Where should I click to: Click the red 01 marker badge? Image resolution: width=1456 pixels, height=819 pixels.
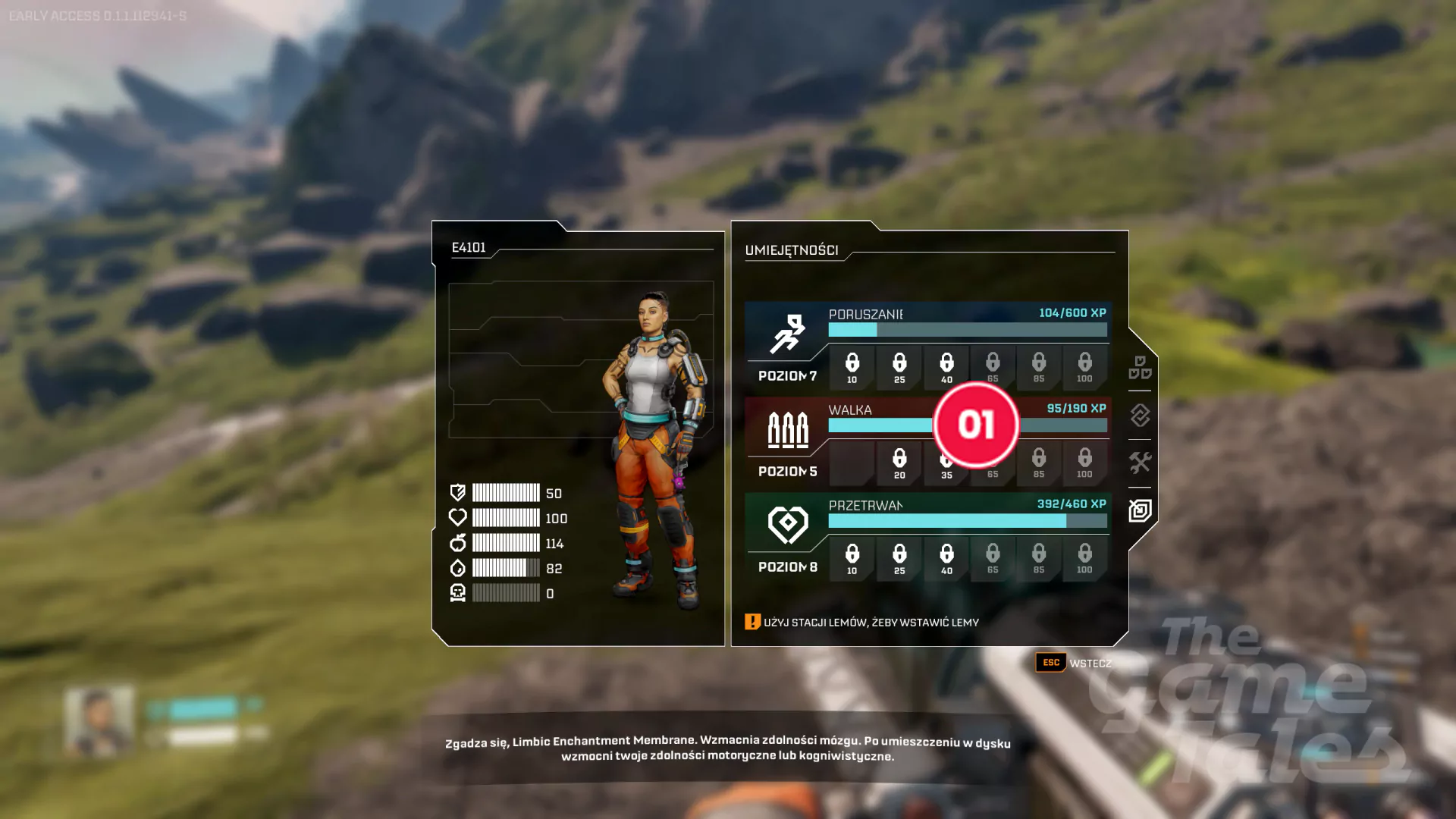pyautogui.click(x=976, y=425)
